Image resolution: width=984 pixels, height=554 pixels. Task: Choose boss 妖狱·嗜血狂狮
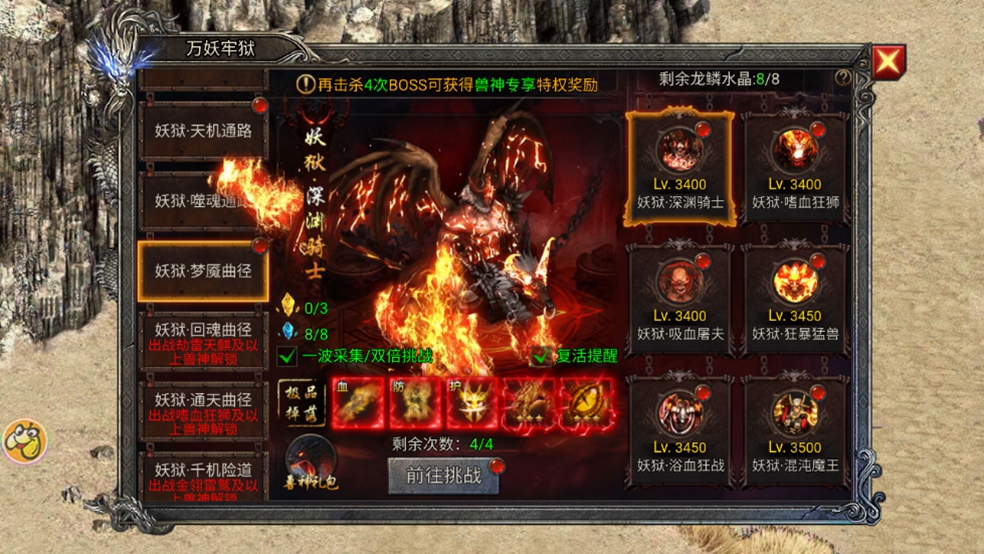795,165
